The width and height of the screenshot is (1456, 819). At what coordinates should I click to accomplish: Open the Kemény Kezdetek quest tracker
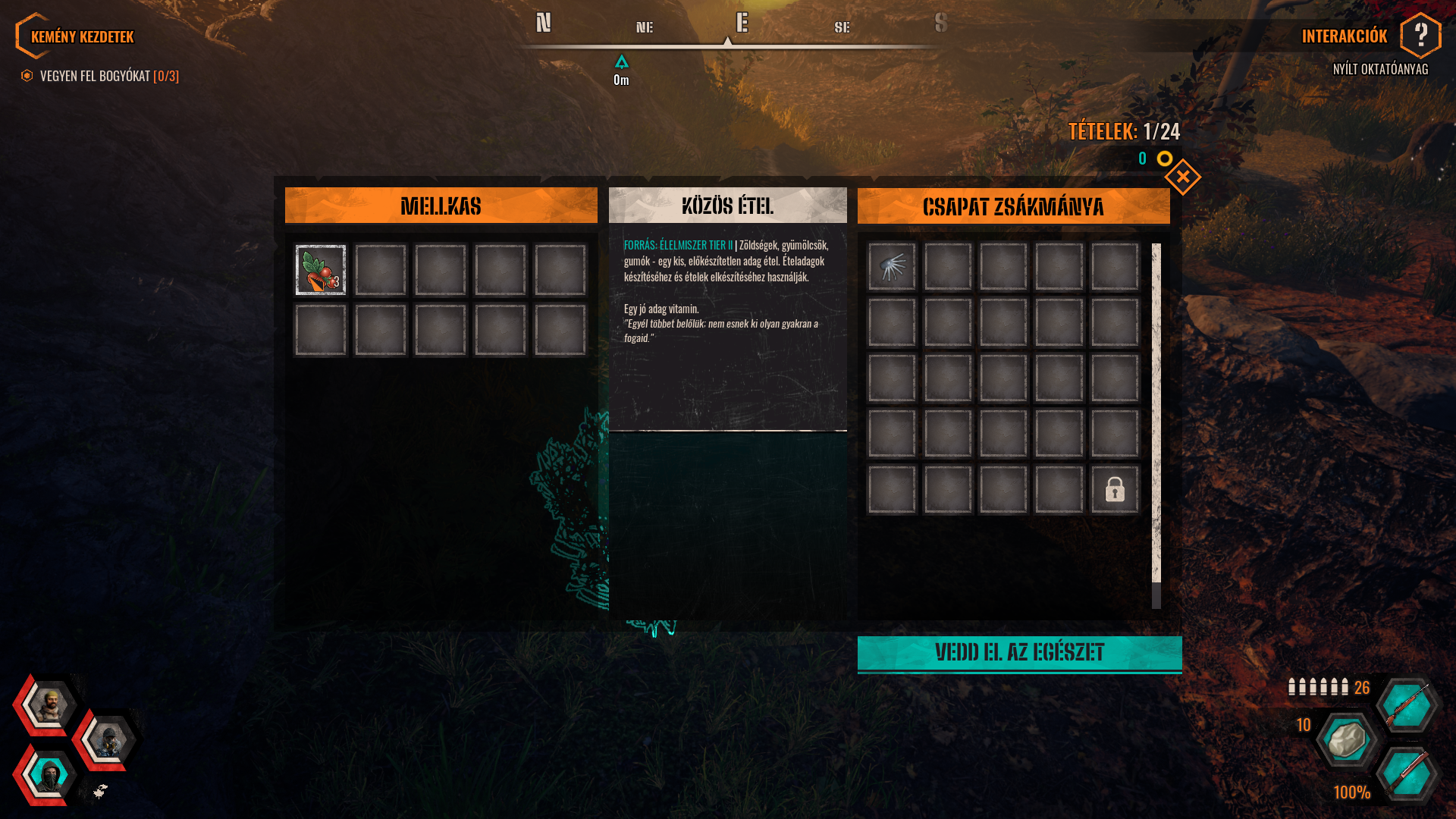pyautogui.click(x=82, y=36)
